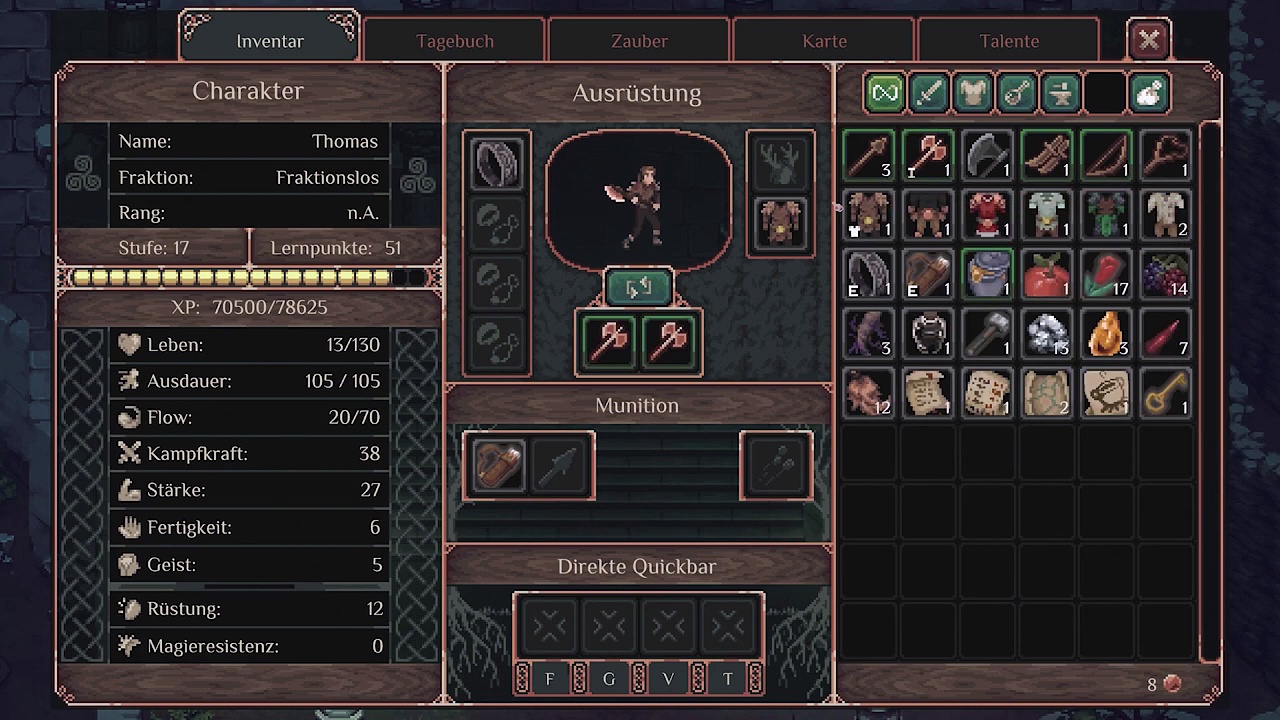
Task: Pick the red armor piece
Action: point(988,214)
